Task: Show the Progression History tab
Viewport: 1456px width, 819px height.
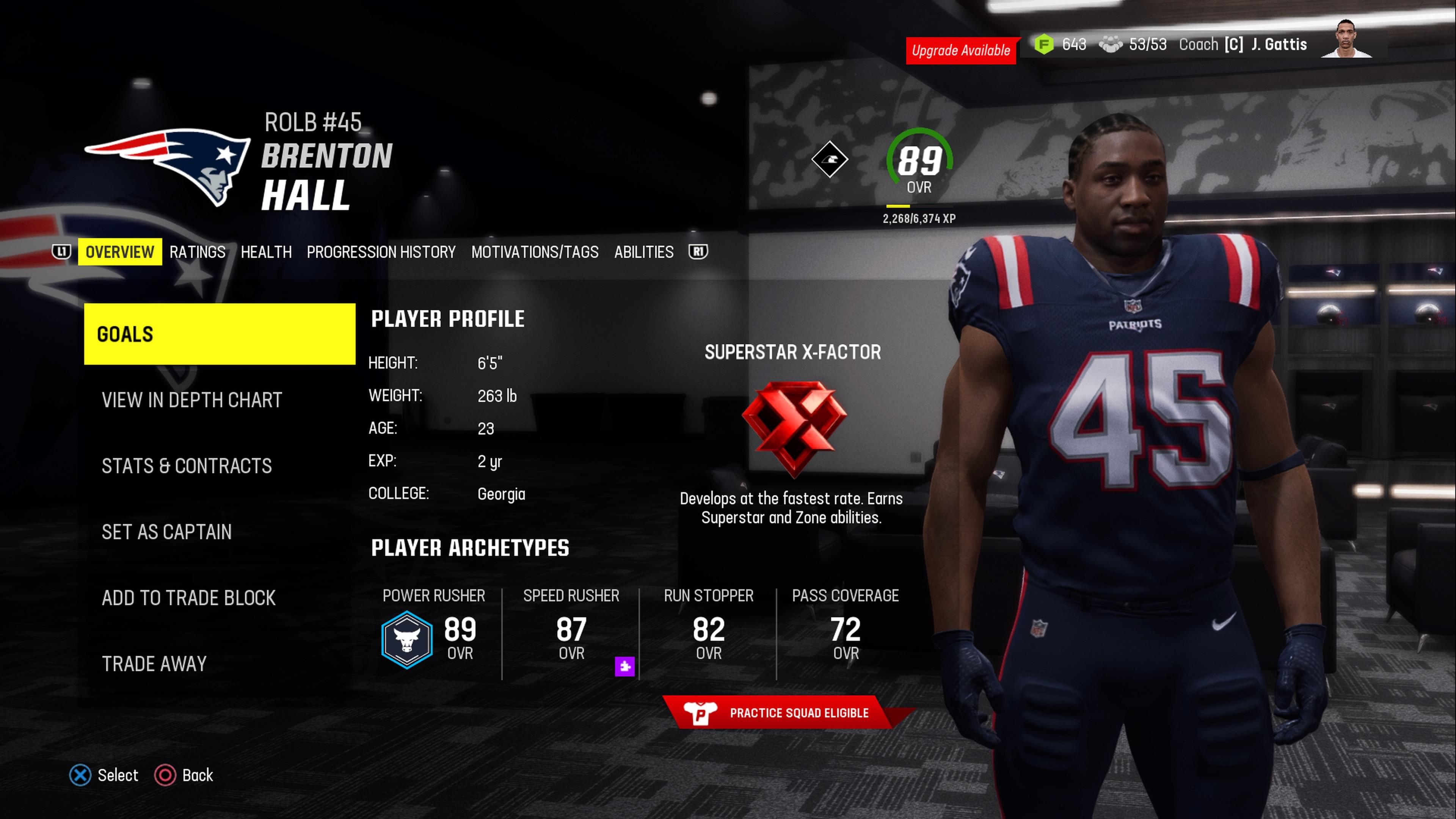Action: [x=381, y=252]
